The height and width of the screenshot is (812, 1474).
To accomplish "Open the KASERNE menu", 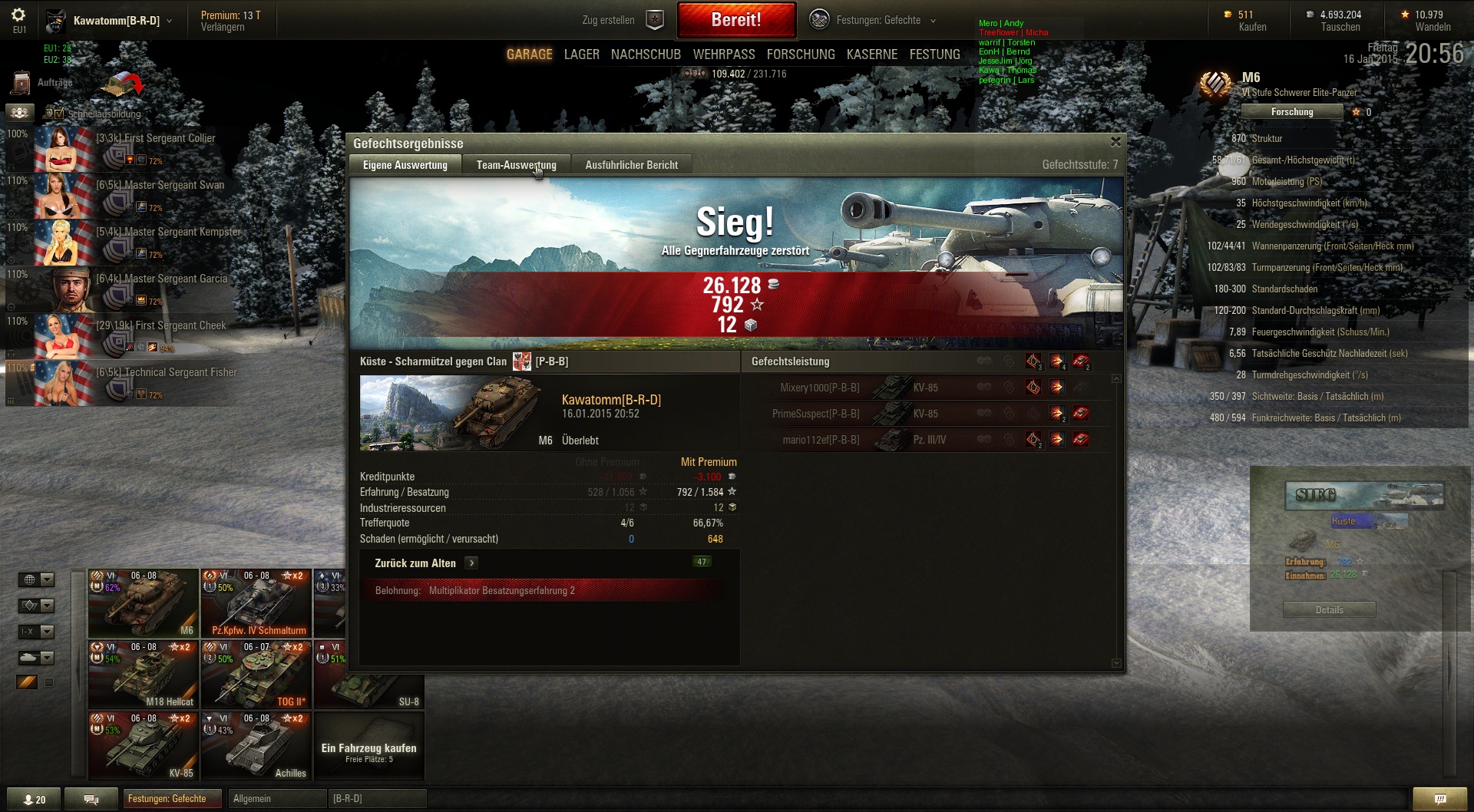I will (871, 54).
